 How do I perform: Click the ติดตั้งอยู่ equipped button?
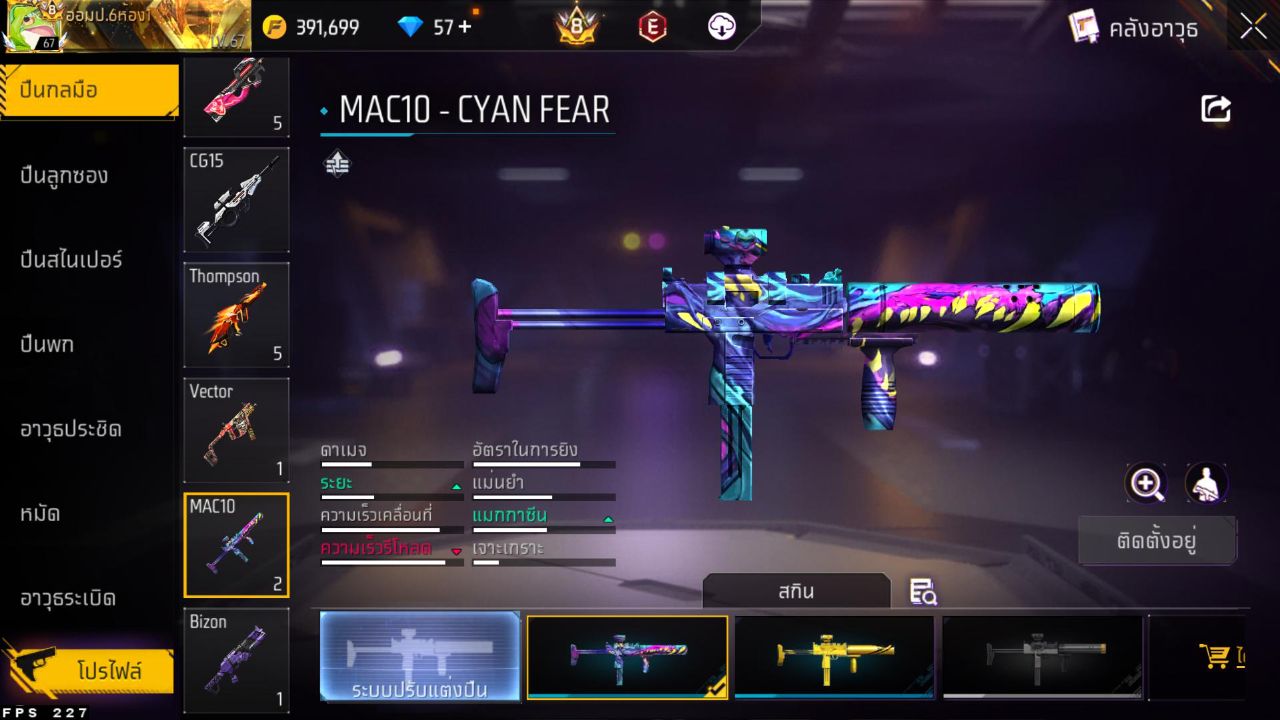coord(1157,540)
